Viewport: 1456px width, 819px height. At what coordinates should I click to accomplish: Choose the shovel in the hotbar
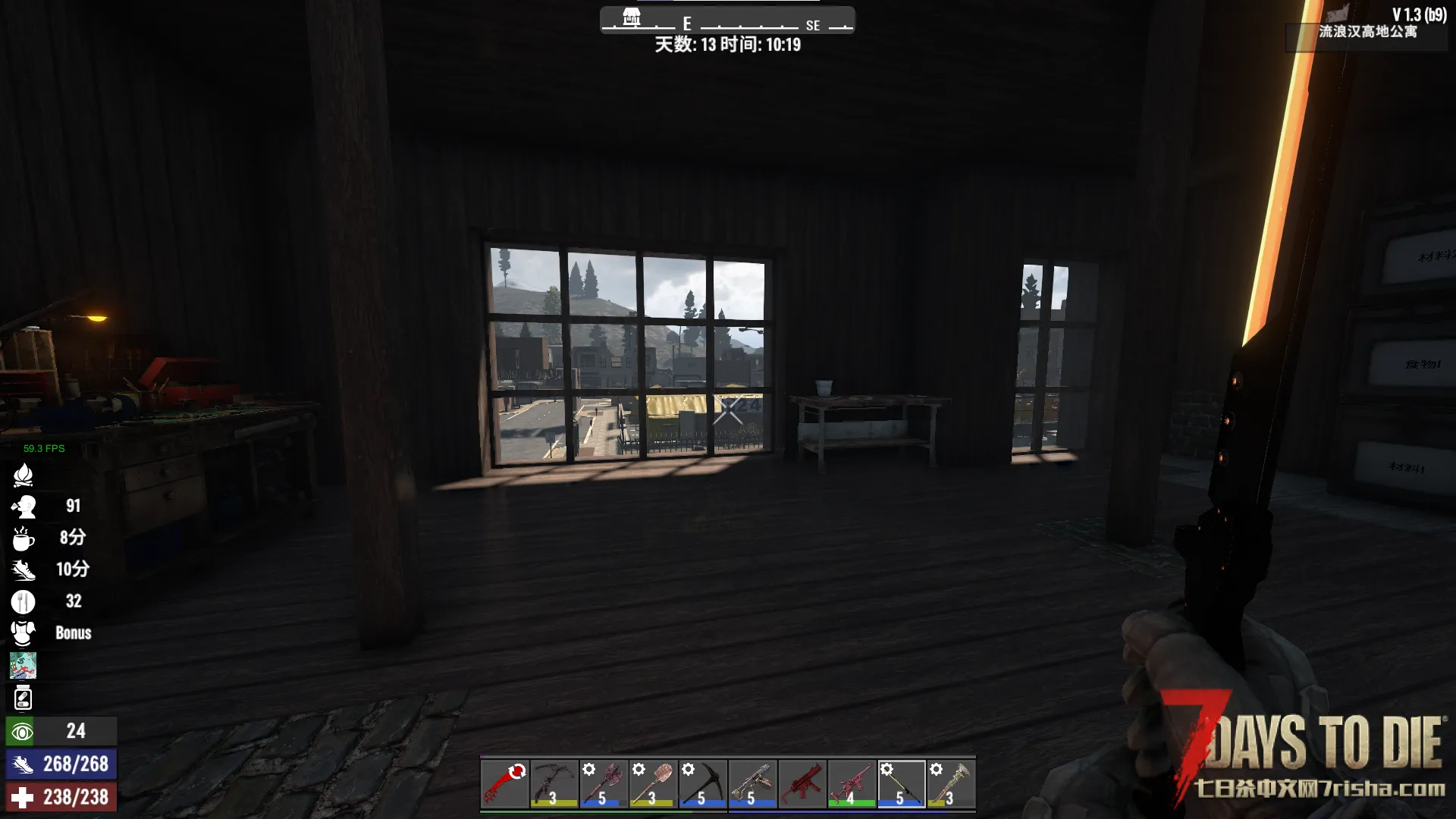click(x=653, y=783)
